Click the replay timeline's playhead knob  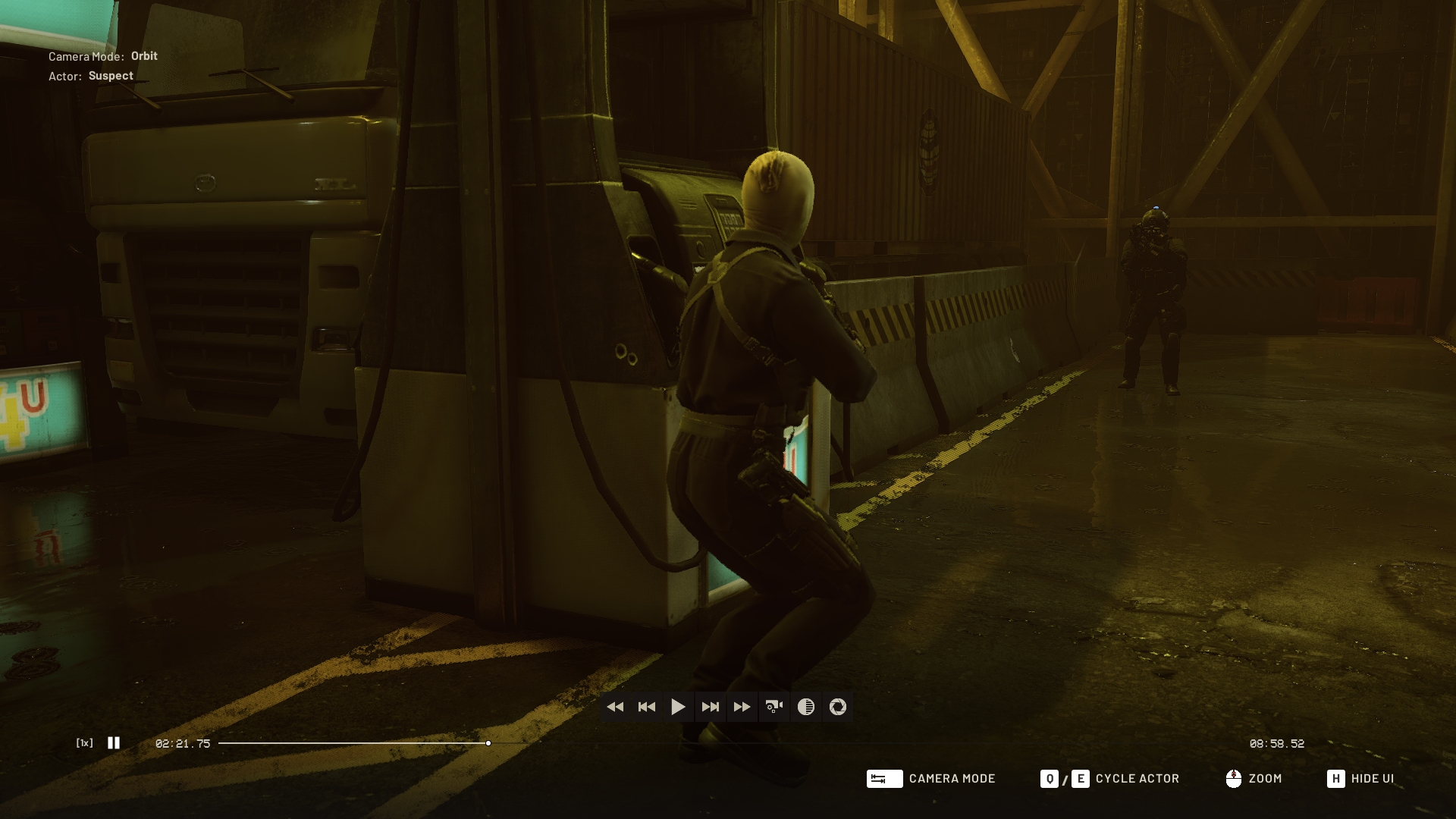pyautogui.click(x=488, y=743)
